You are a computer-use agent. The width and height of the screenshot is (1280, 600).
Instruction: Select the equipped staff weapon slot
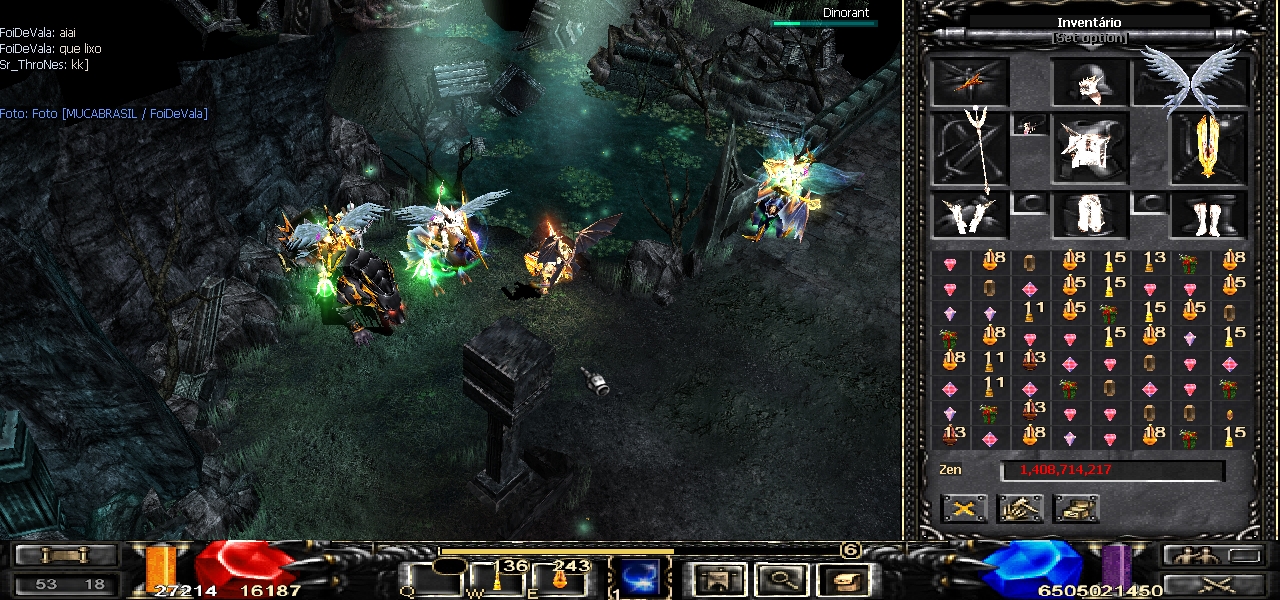[970, 148]
